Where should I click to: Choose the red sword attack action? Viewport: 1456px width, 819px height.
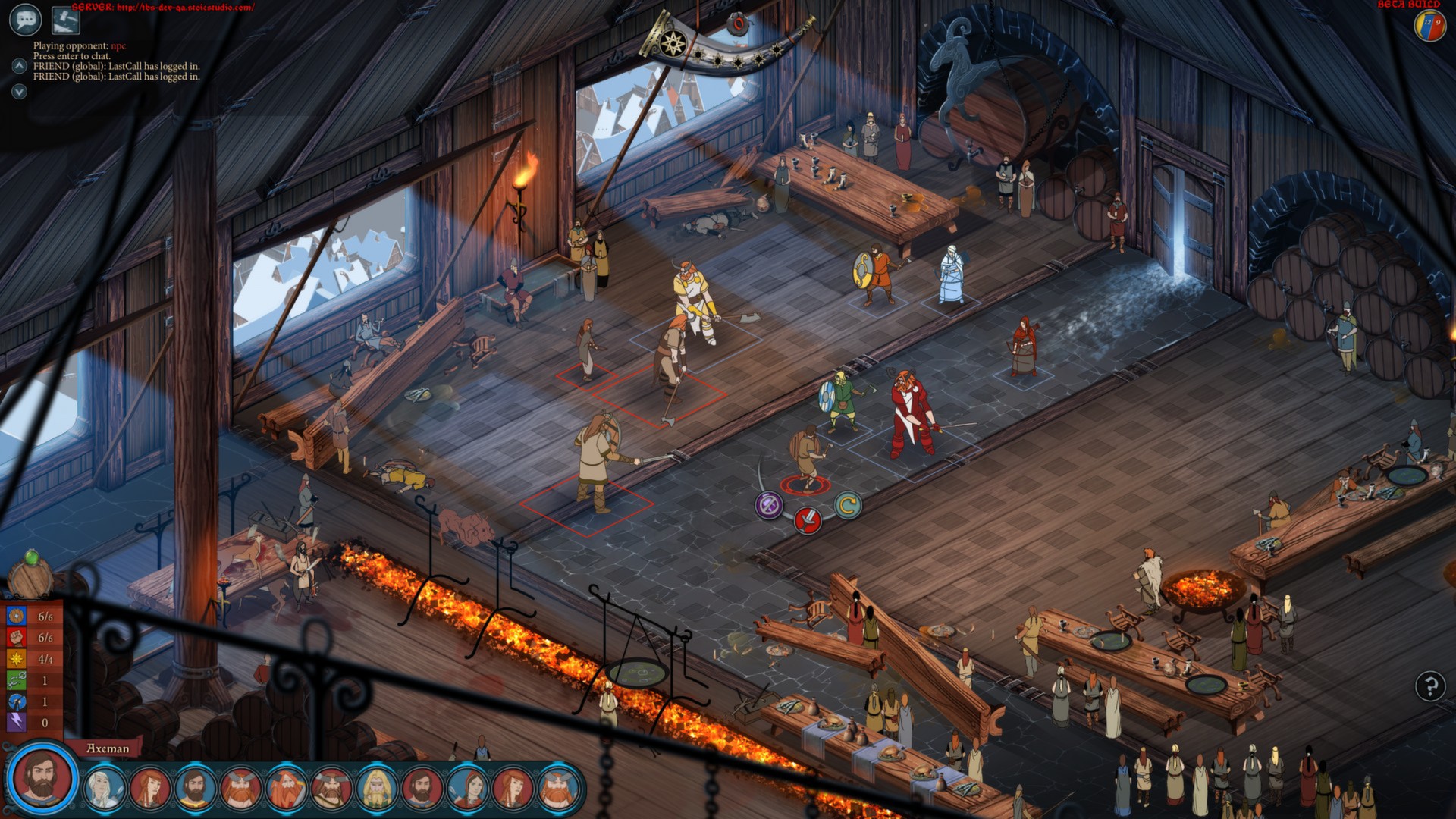click(x=808, y=520)
